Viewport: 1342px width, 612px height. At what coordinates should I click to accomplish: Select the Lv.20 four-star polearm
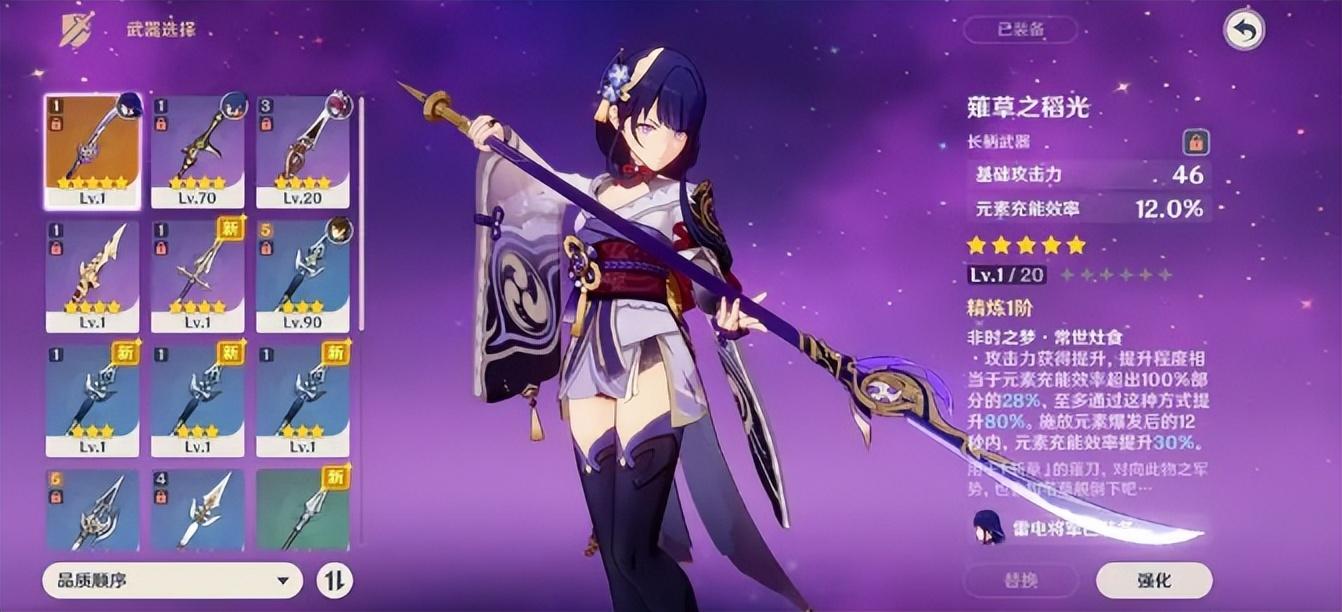tap(303, 150)
